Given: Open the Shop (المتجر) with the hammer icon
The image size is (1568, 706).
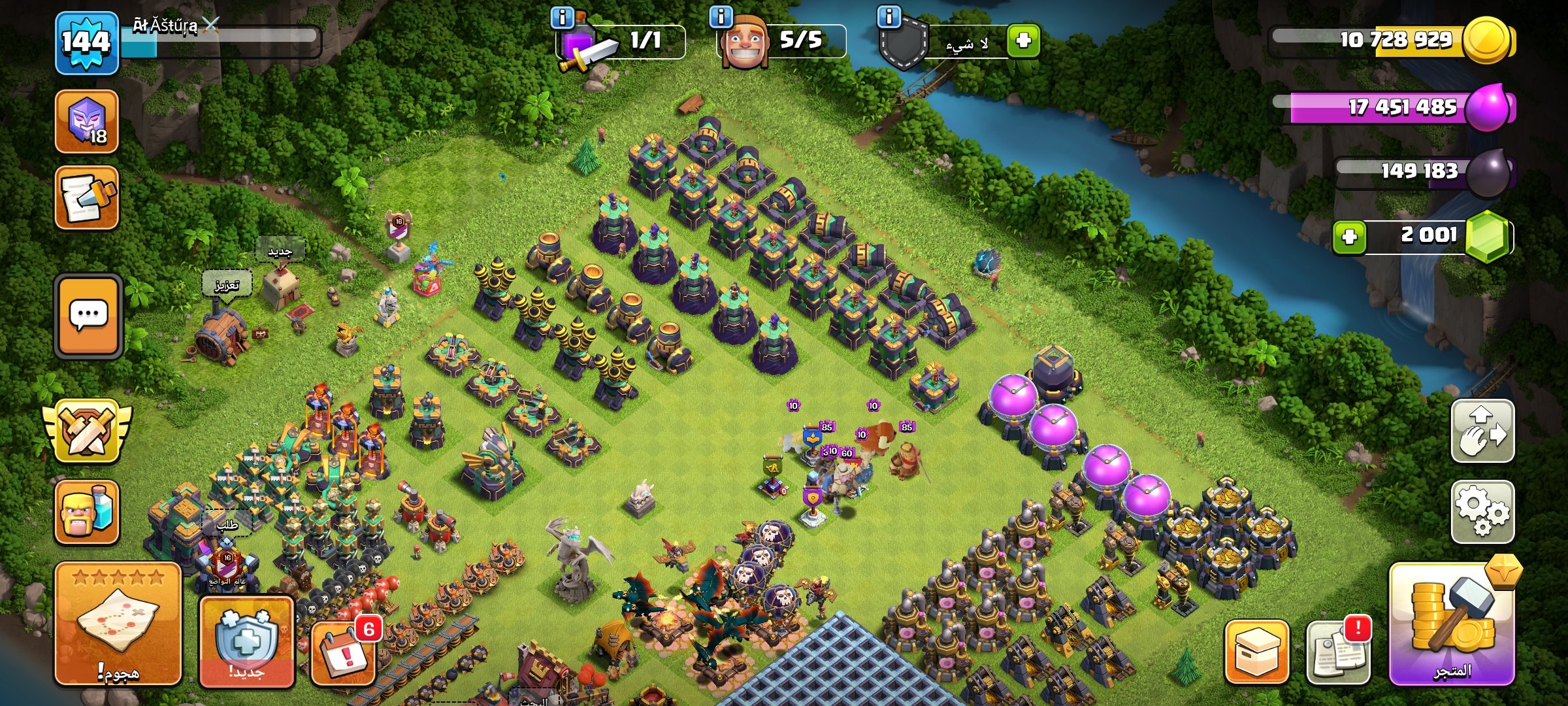Looking at the screenshot, I should point(1452,624).
